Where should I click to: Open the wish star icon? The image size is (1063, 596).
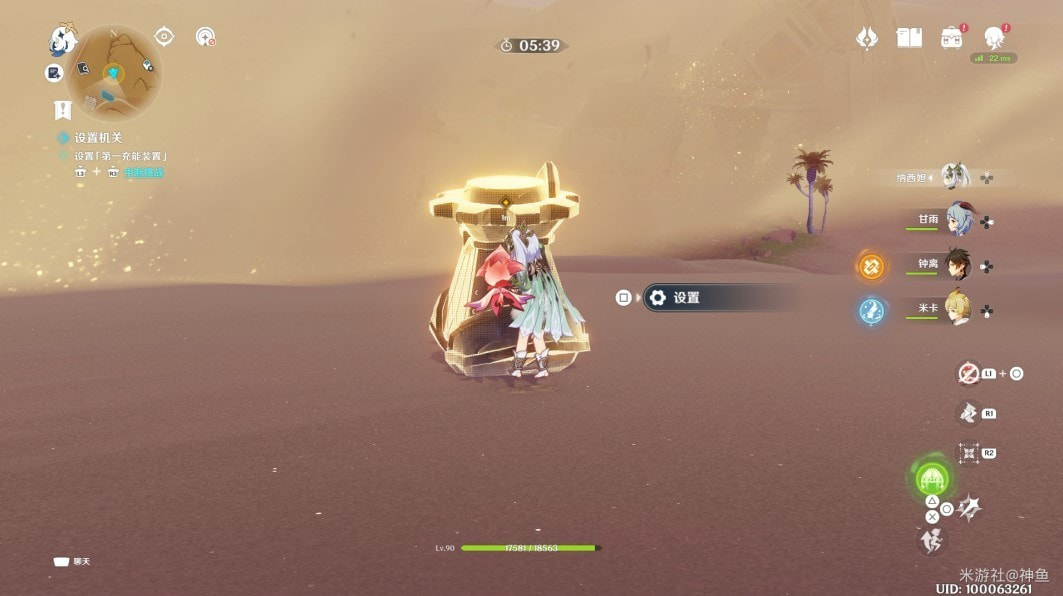pyautogui.click(x=867, y=38)
